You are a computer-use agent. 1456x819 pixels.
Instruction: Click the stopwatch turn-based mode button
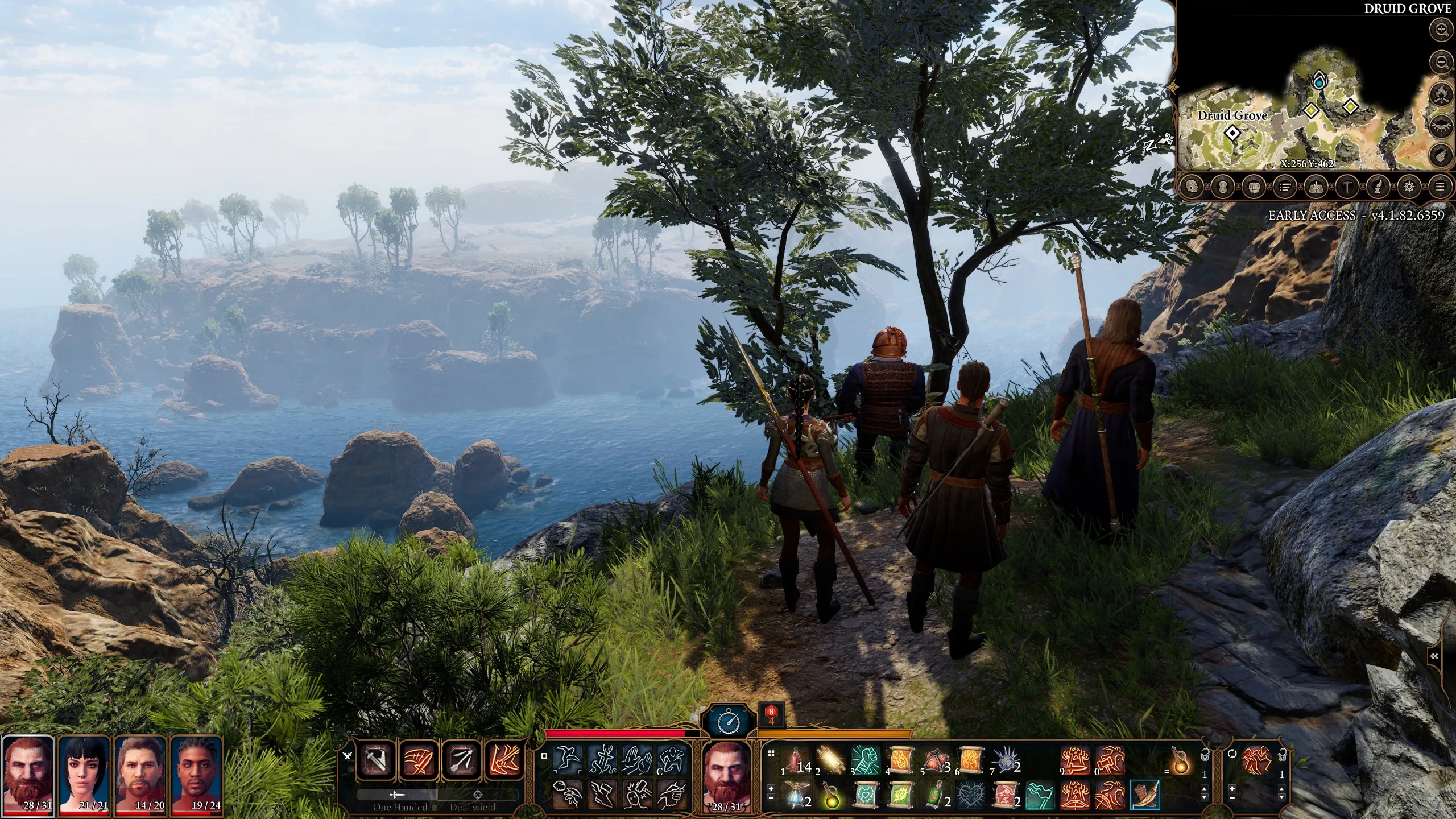click(729, 722)
